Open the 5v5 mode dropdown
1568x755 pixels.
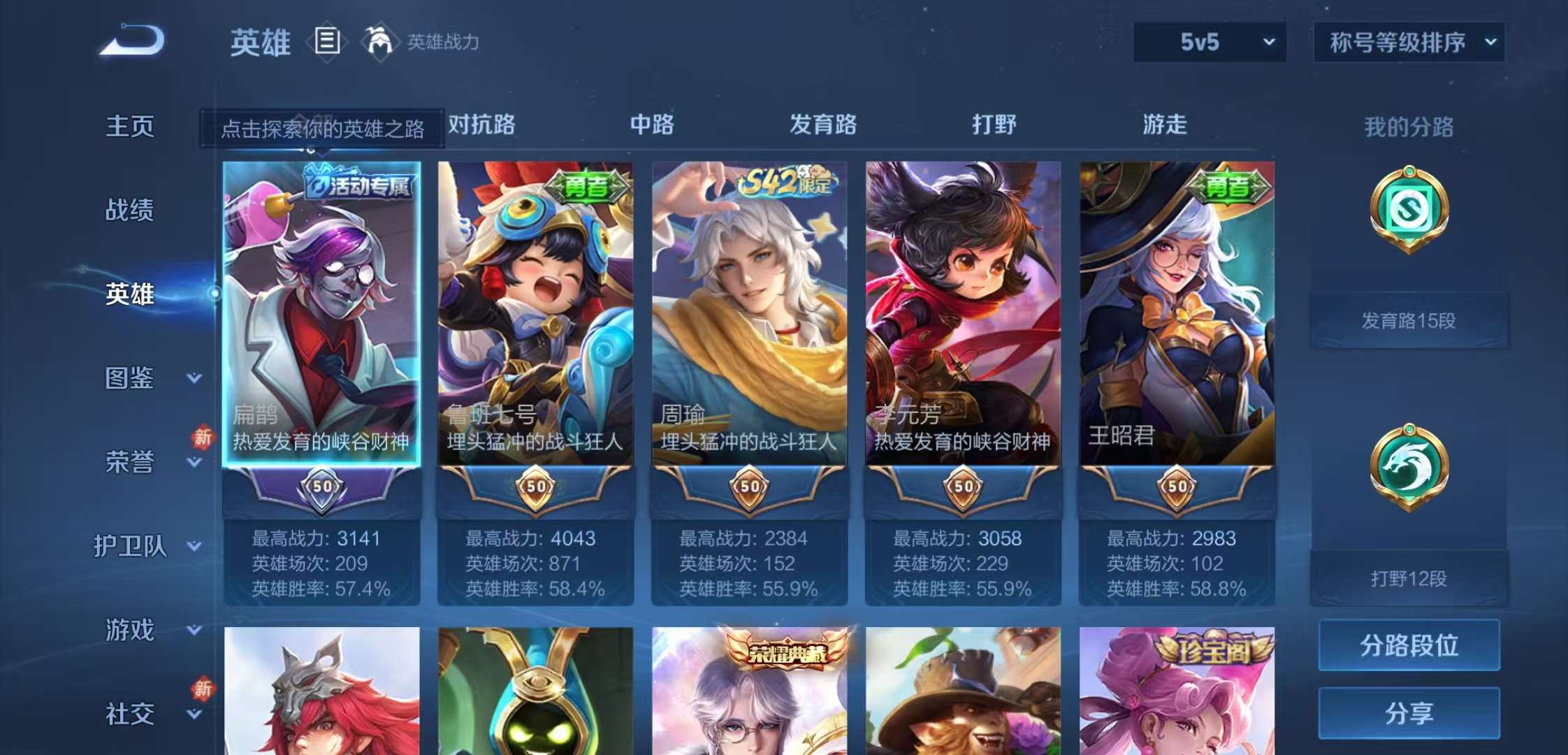(x=1209, y=42)
